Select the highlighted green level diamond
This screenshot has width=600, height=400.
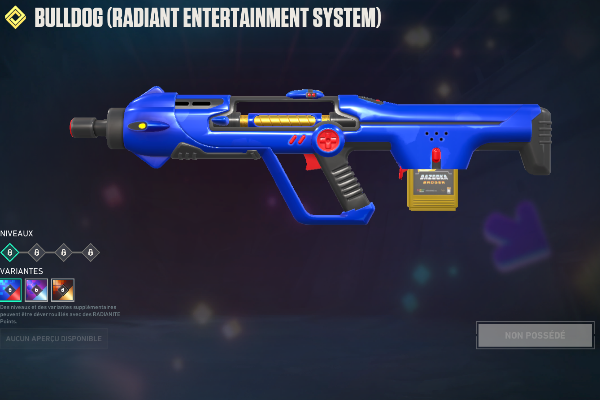[x=10, y=252]
